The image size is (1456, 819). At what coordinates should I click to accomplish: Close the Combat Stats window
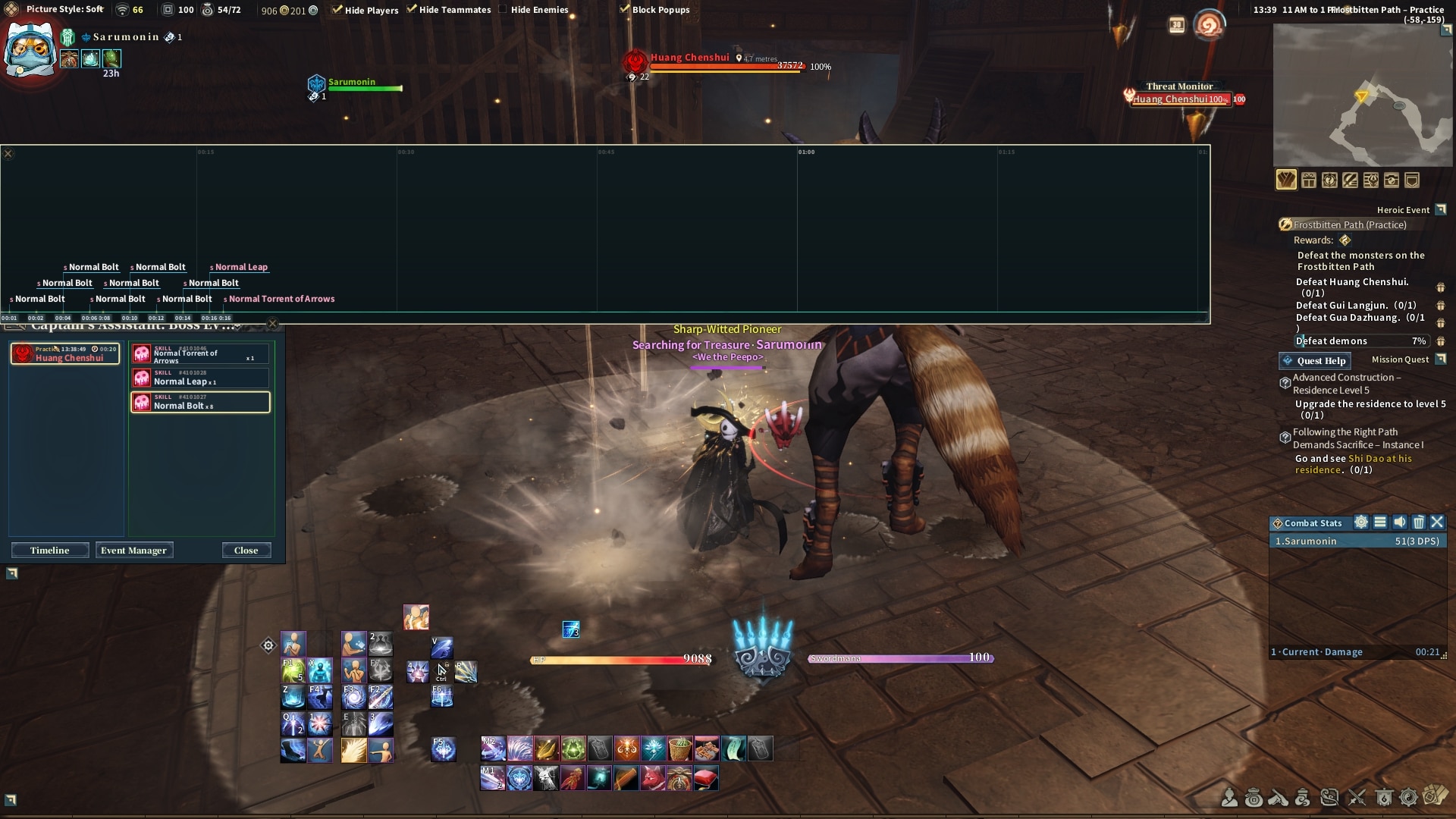(1437, 522)
